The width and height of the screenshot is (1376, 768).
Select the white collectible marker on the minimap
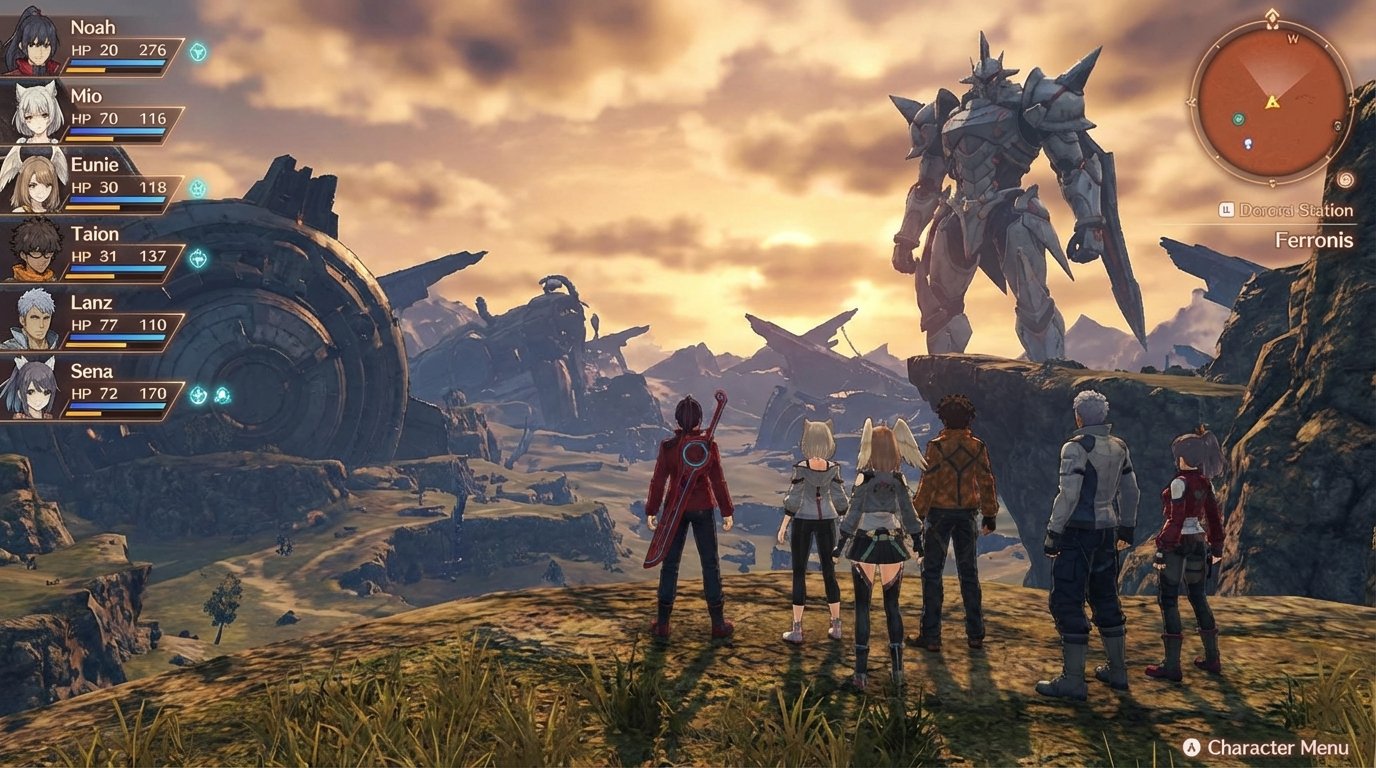[x=1247, y=144]
